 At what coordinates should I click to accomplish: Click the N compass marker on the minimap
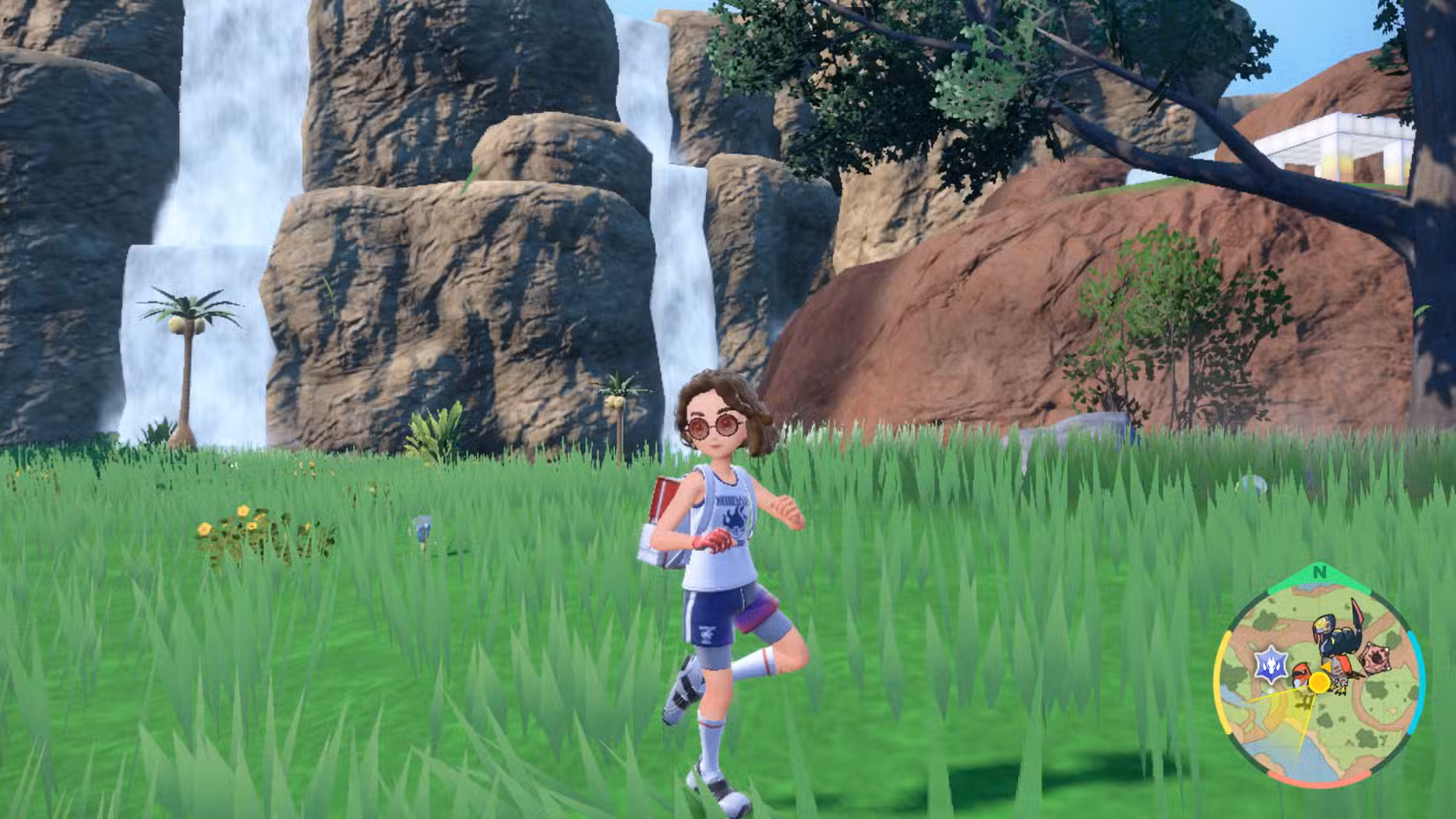click(1319, 572)
